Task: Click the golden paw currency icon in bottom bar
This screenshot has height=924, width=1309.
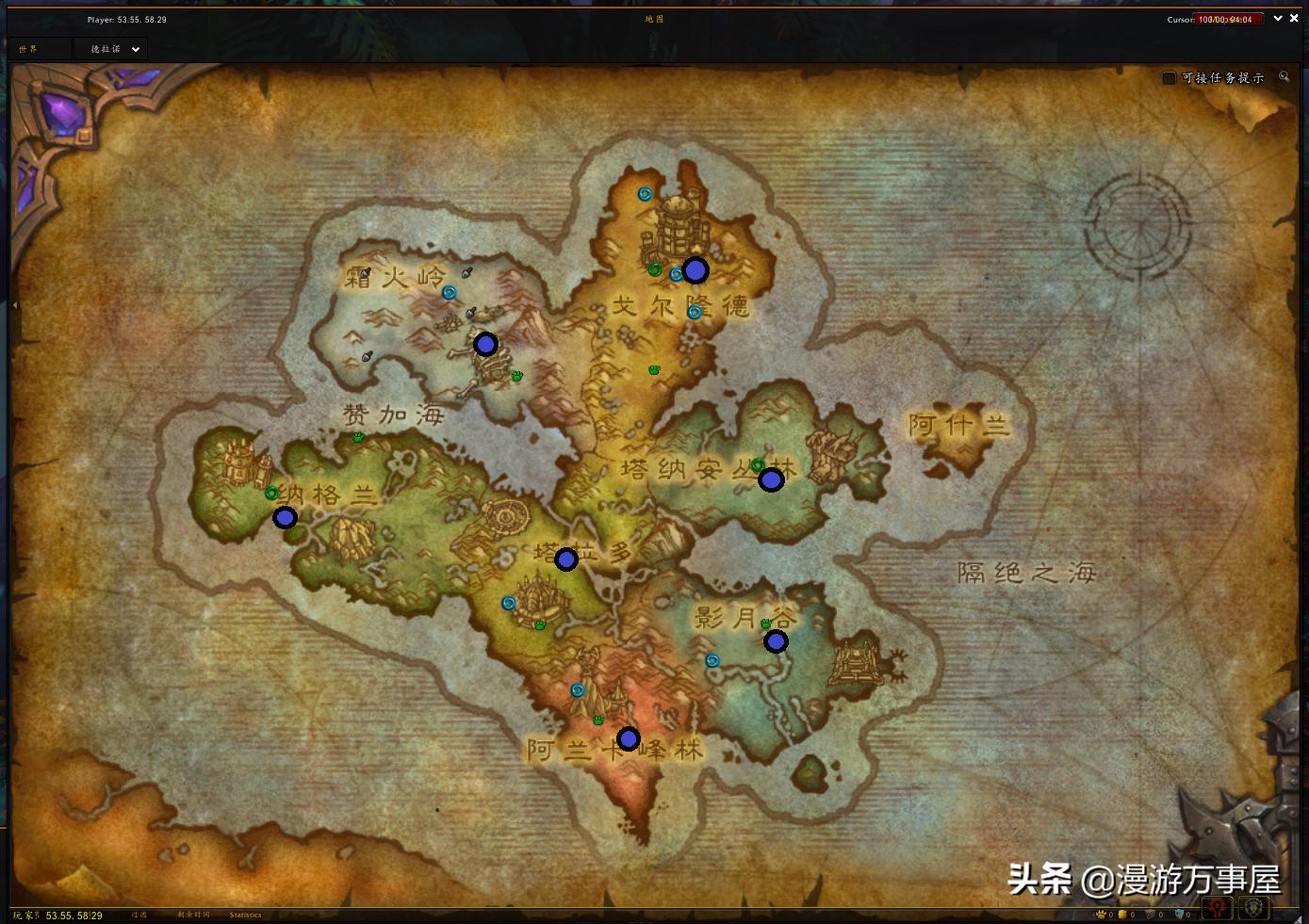Action: [1100, 914]
